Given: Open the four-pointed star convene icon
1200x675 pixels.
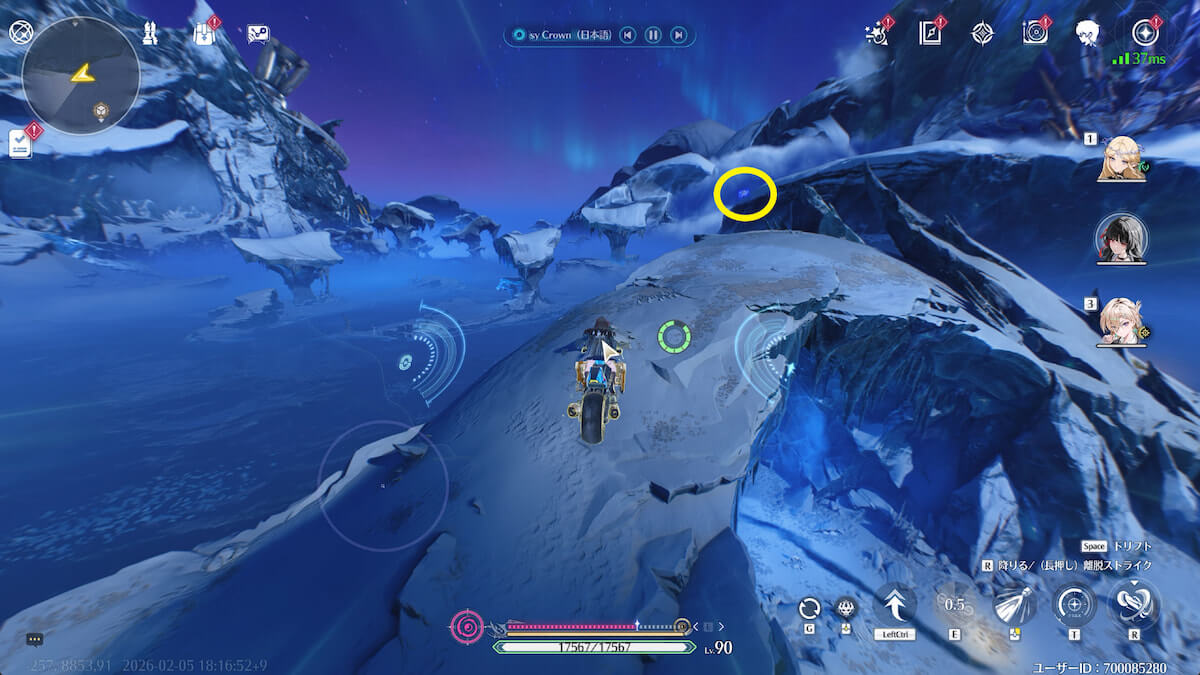Looking at the screenshot, I should point(983,33).
